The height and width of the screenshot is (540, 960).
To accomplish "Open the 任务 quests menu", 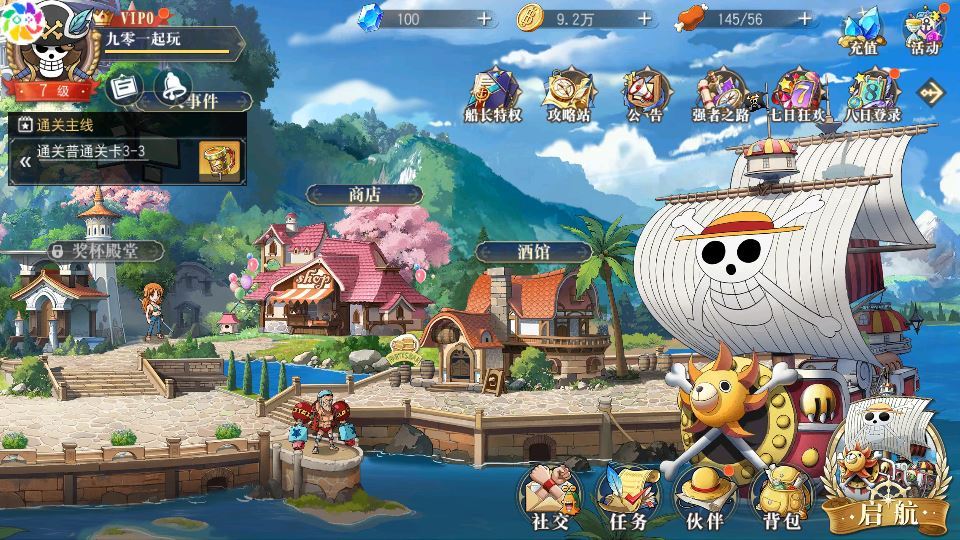I will click(x=627, y=496).
